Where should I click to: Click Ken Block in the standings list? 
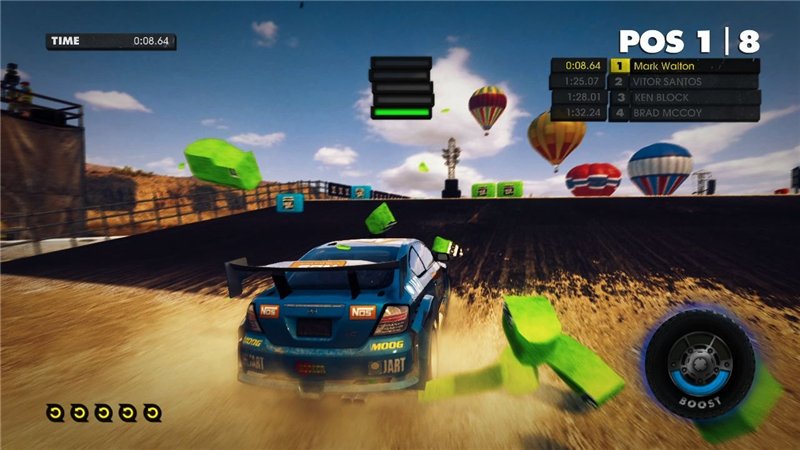coord(655,98)
